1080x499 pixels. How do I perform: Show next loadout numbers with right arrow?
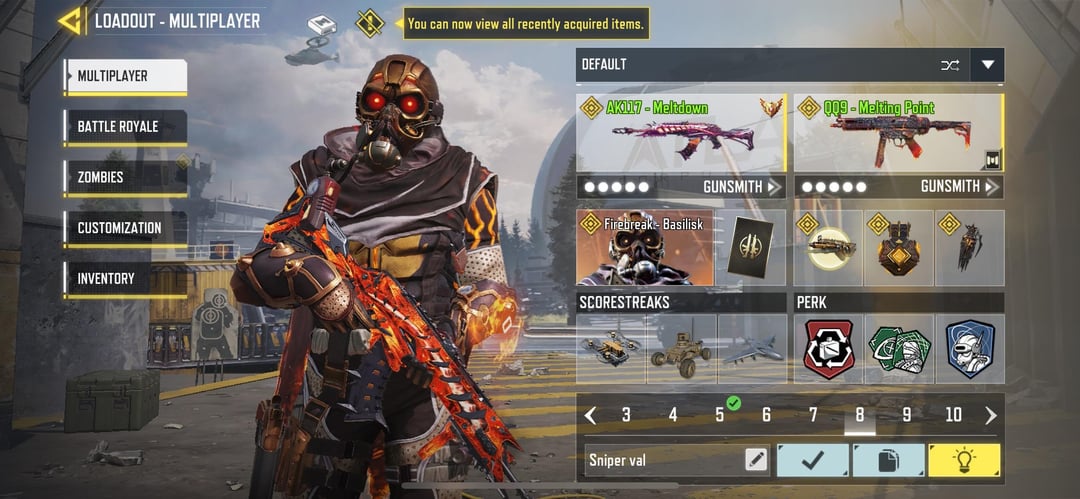[991, 415]
